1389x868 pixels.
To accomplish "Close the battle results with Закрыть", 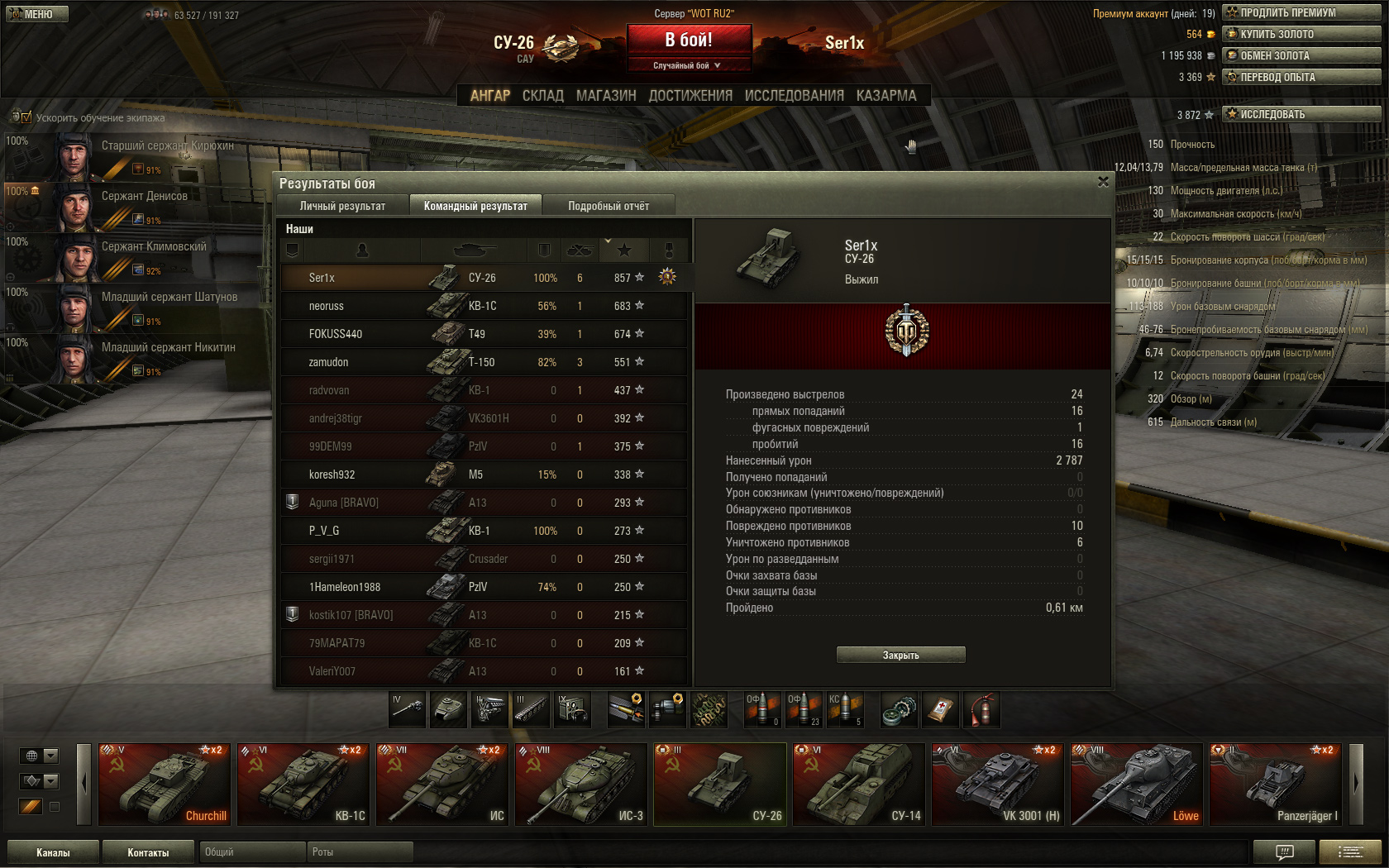I will pos(900,655).
